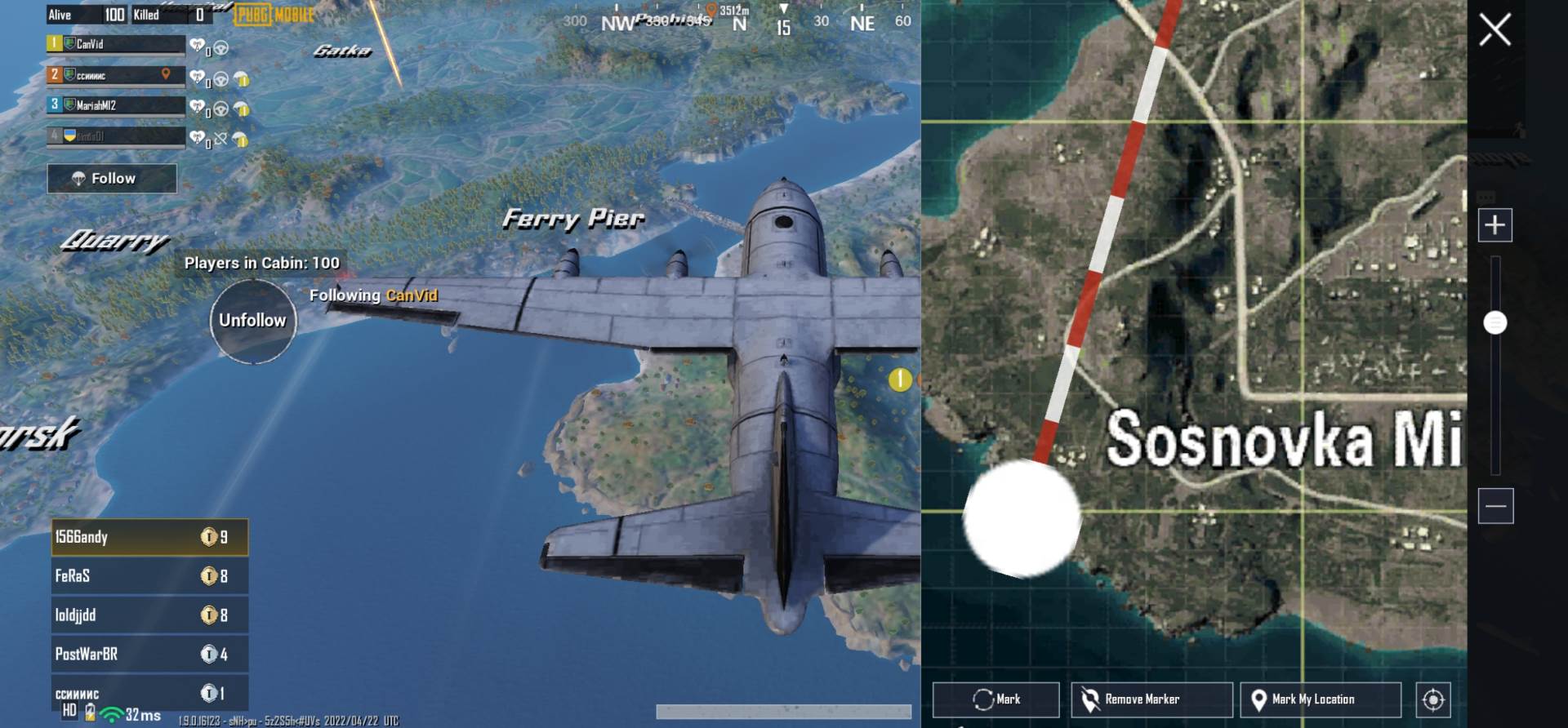Click the Mark button on the map toolbar
Image resolution: width=1568 pixels, height=728 pixels.
click(998, 699)
